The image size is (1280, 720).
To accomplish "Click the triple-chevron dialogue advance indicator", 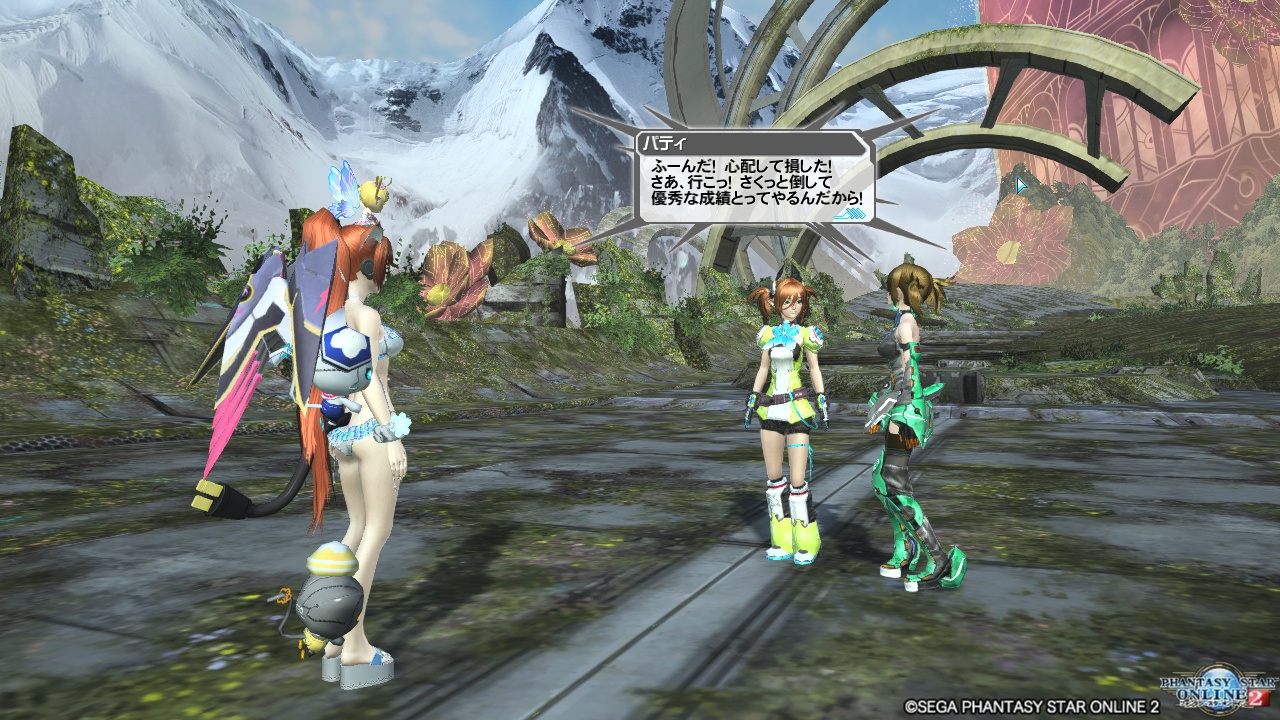I will coord(850,213).
